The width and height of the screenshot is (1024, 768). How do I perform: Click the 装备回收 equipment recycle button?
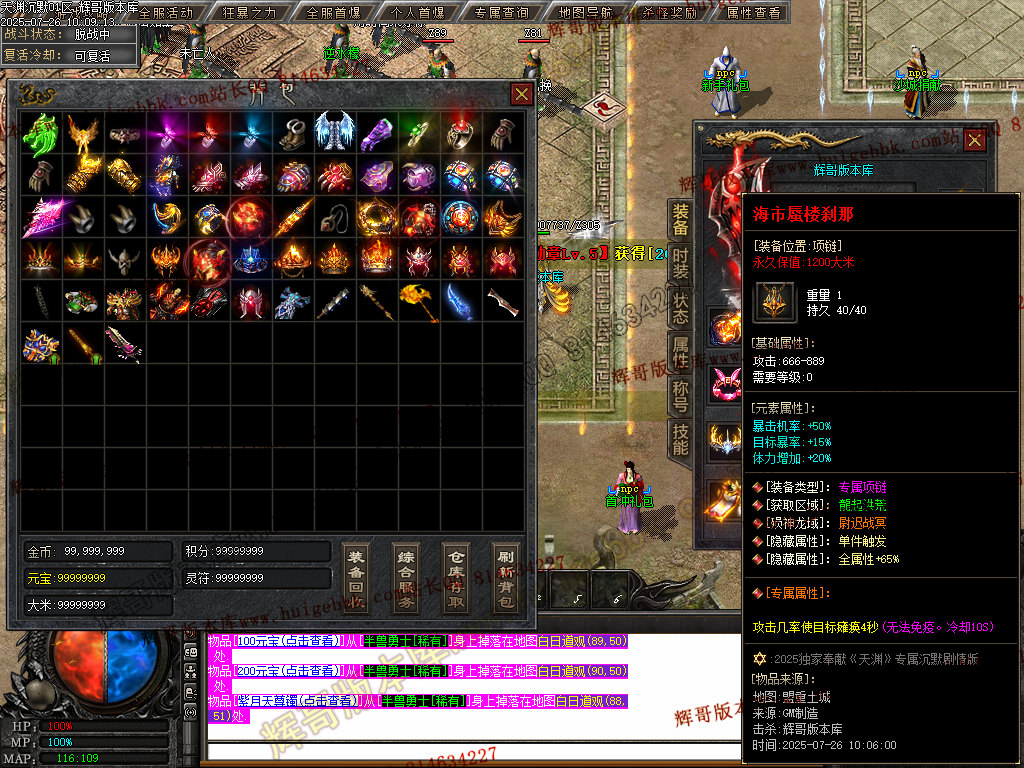coord(355,578)
